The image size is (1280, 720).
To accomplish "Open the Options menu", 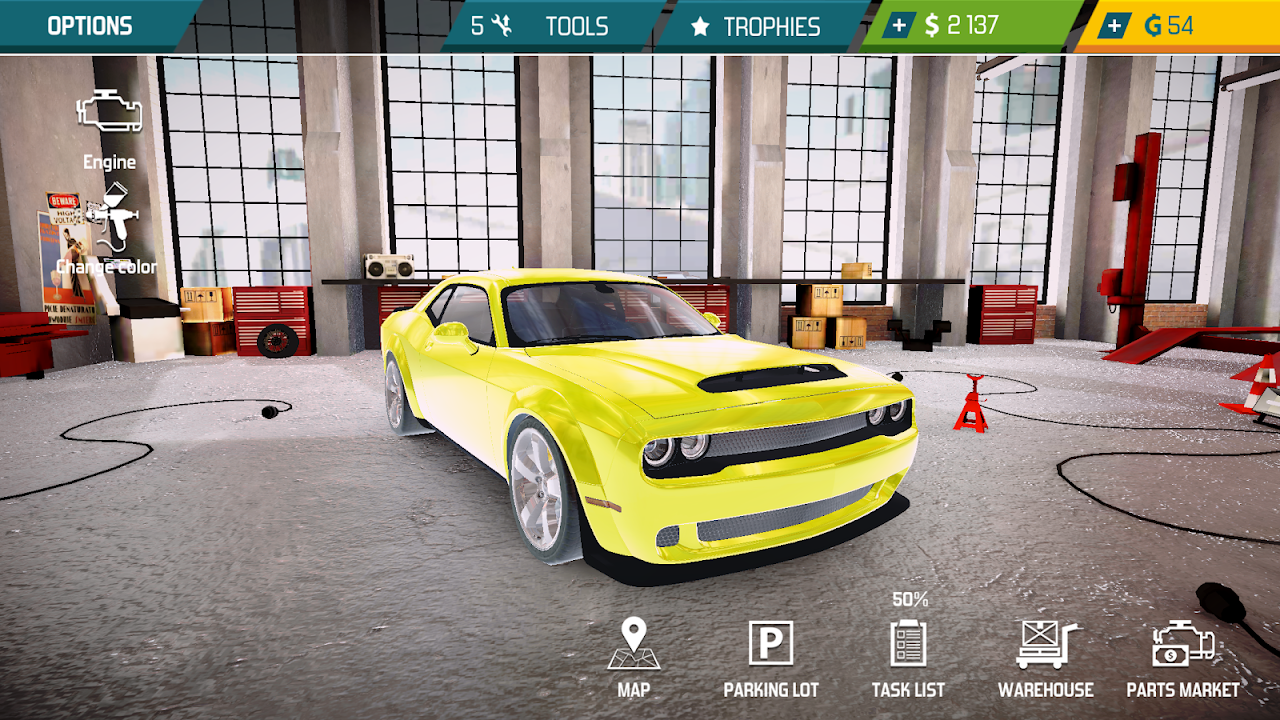I will tap(89, 26).
